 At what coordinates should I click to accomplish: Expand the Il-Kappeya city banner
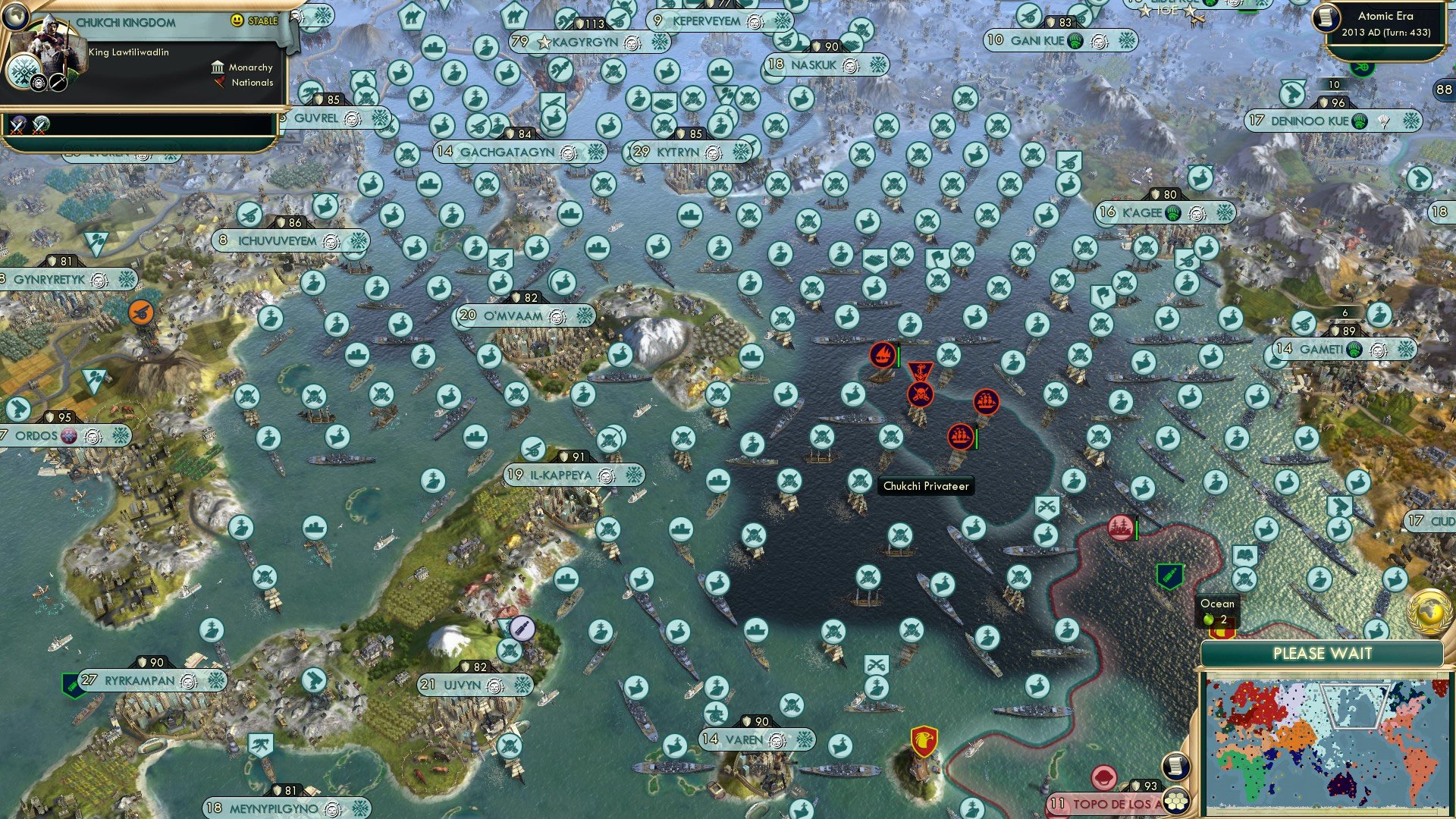click(x=559, y=475)
